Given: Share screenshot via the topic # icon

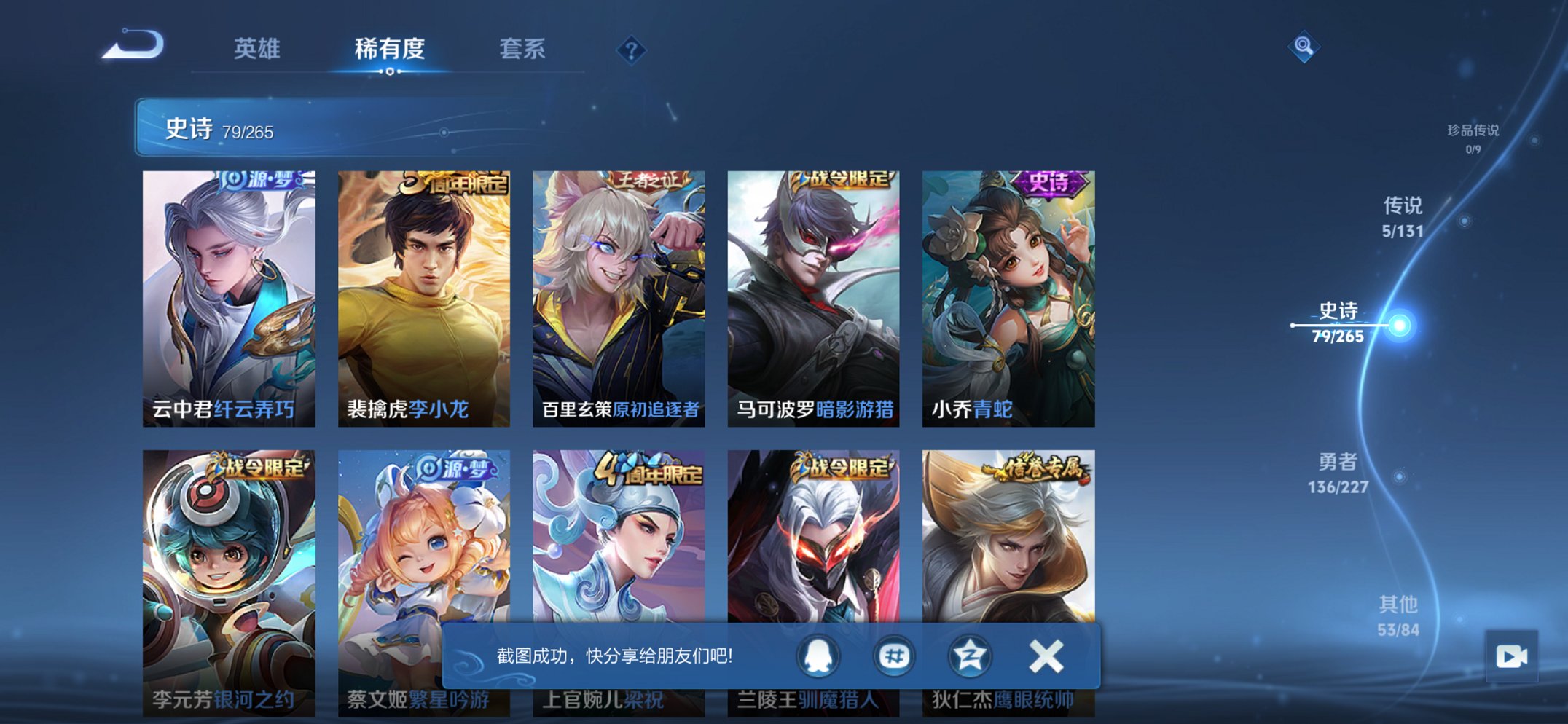Looking at the screenshot, I should [895, 655].
